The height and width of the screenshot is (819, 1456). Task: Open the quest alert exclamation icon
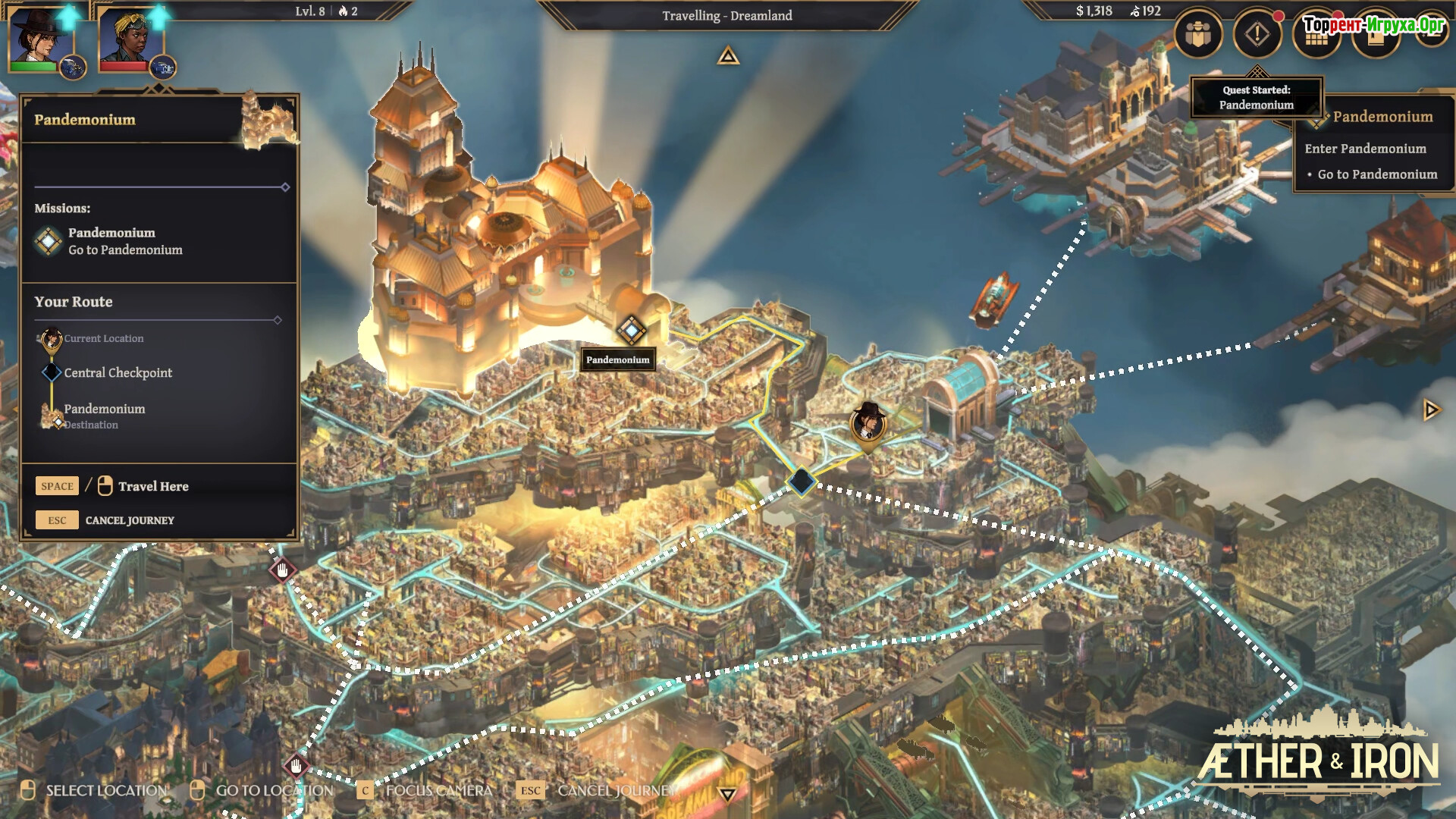click(x=1257, y=35)
